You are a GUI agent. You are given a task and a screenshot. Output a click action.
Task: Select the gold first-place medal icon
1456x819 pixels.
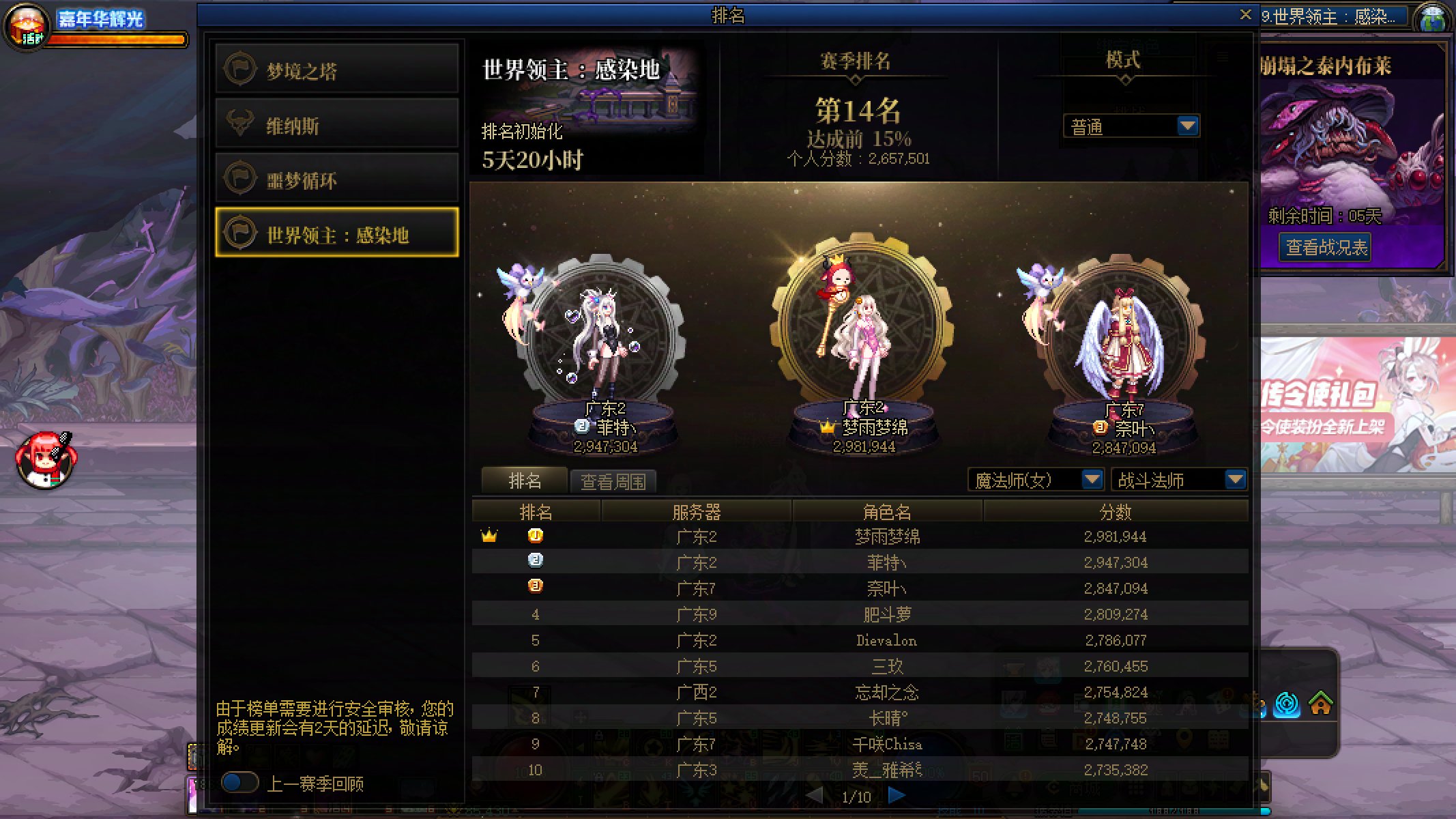pos(536,536)
